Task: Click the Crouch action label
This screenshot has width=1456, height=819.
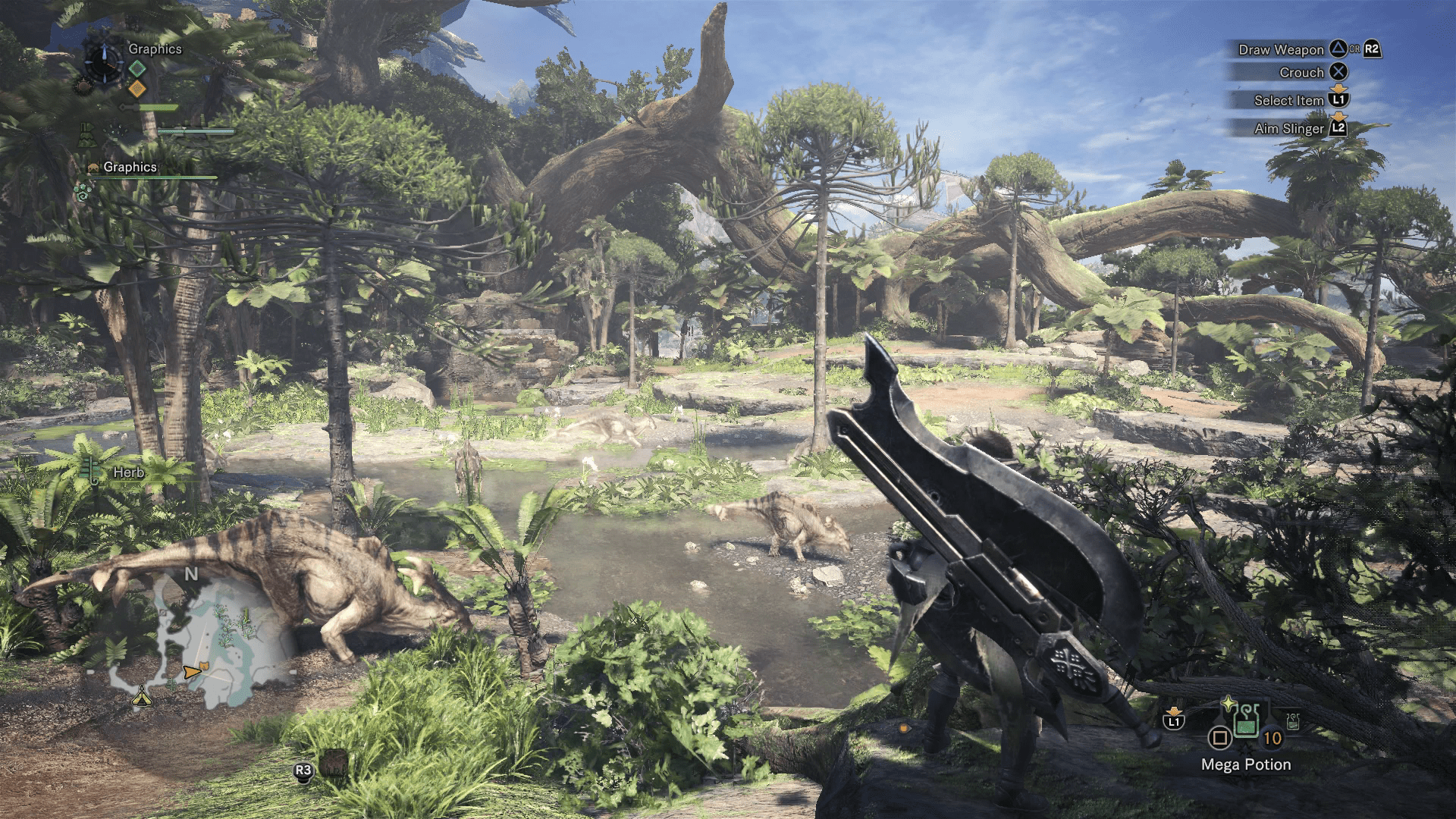Action: pos(1301,73)
